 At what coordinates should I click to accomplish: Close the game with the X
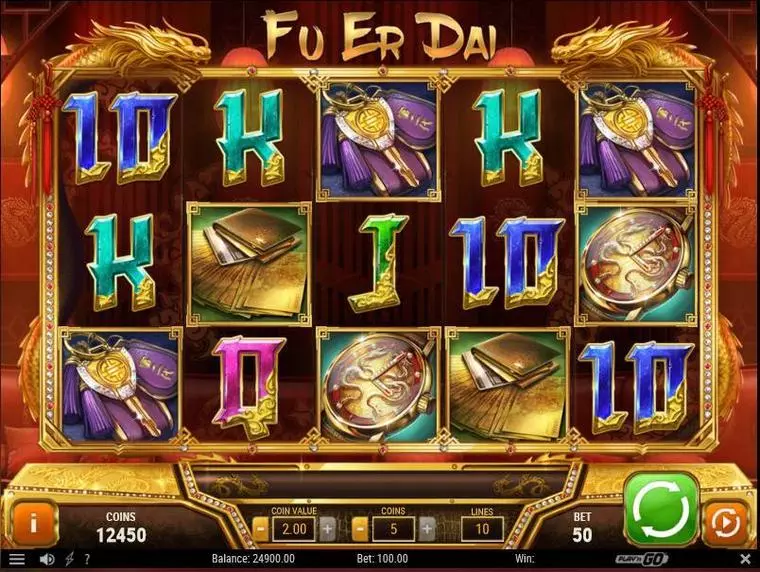(744, 559)
